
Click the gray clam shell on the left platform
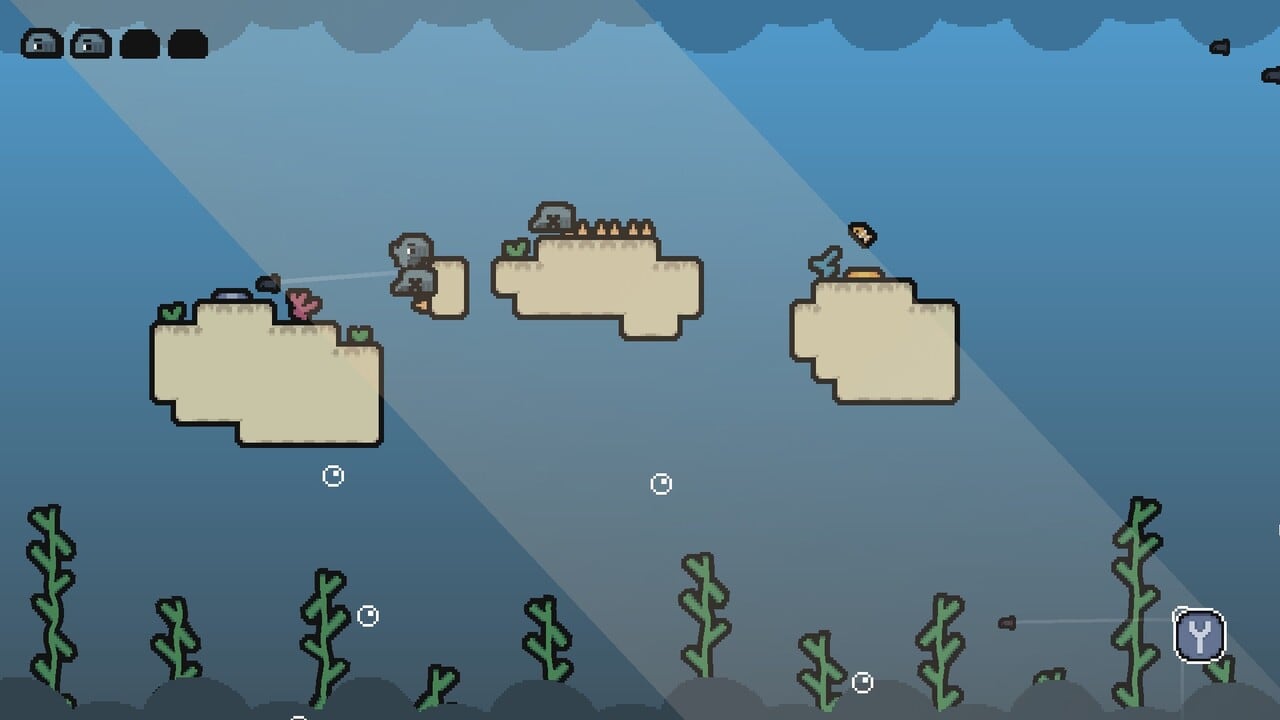(232, 295)
